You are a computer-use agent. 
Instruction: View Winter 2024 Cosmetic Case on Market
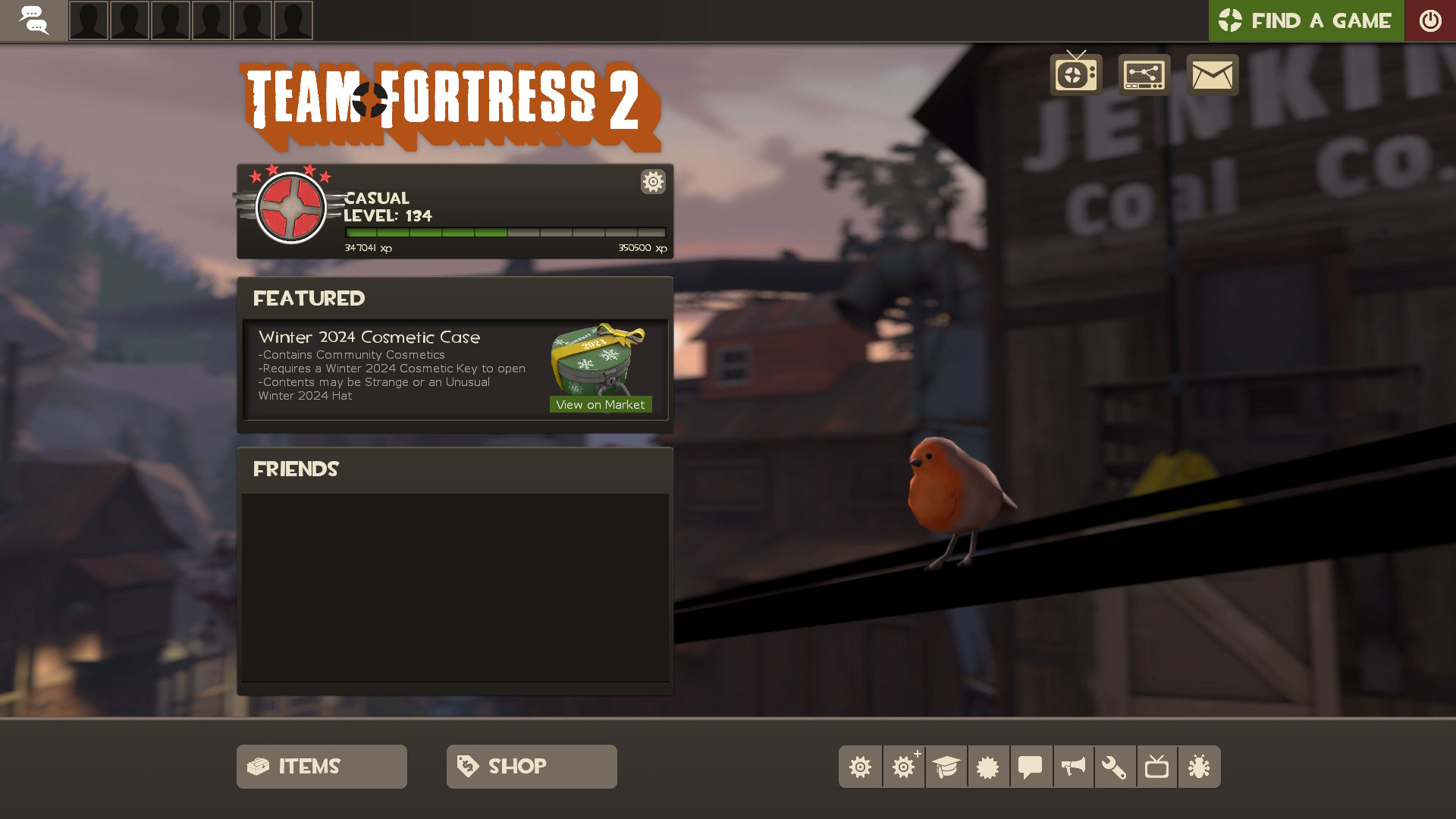pos(600,404)
